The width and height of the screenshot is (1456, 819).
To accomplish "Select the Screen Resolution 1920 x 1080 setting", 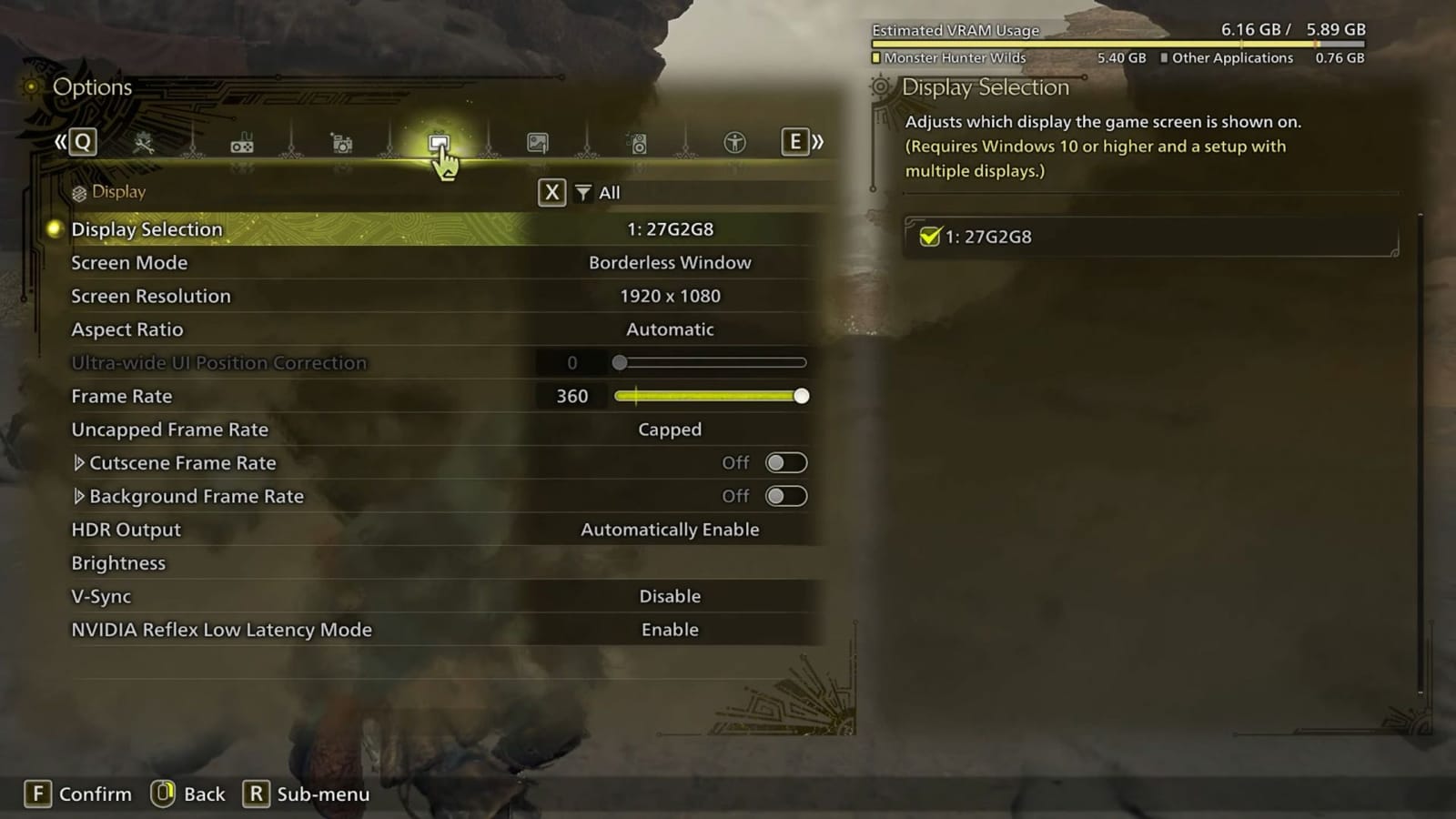I will click(x=670, y=296).
